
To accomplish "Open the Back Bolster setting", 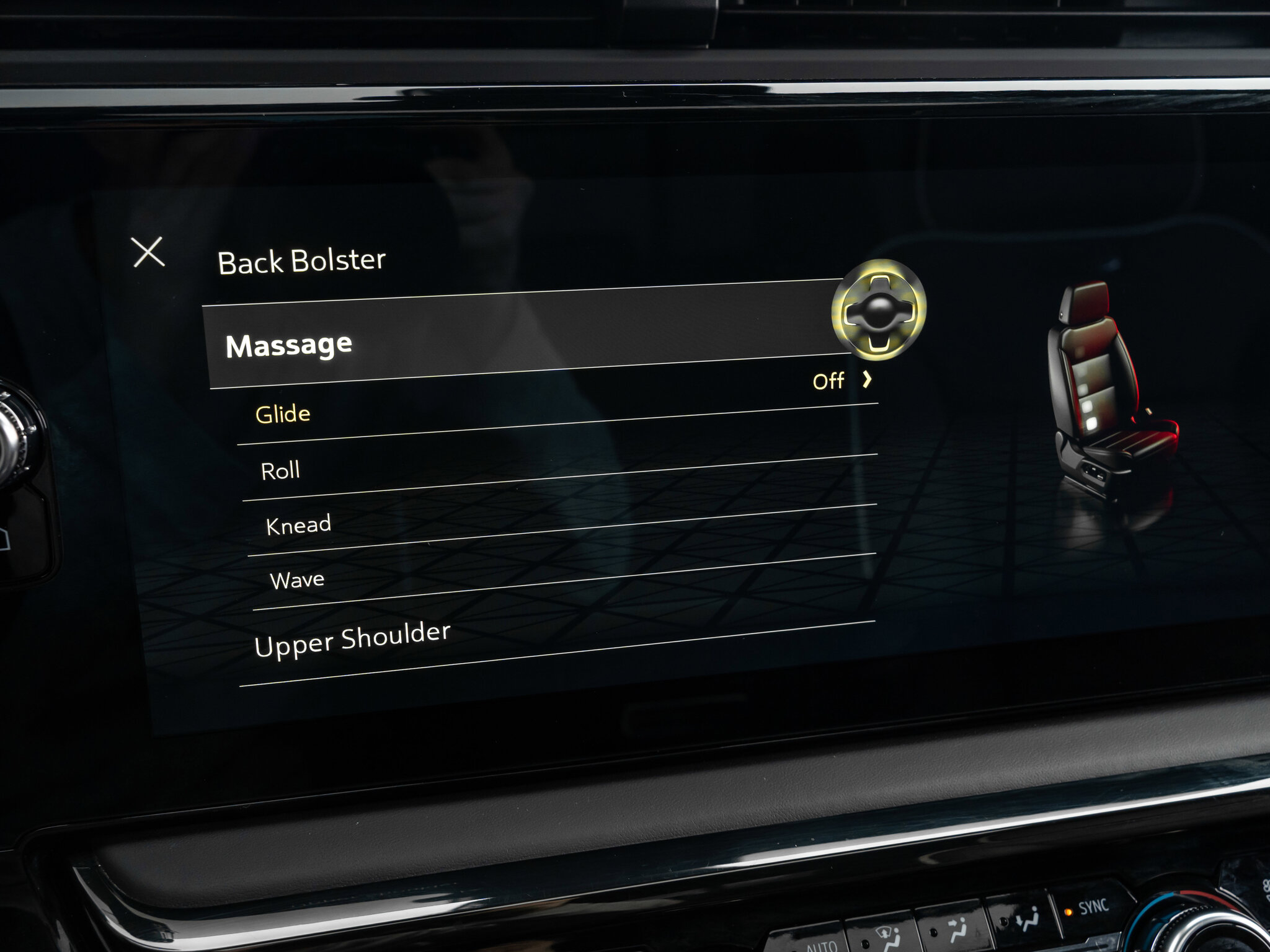I will [x=301, y=261].
